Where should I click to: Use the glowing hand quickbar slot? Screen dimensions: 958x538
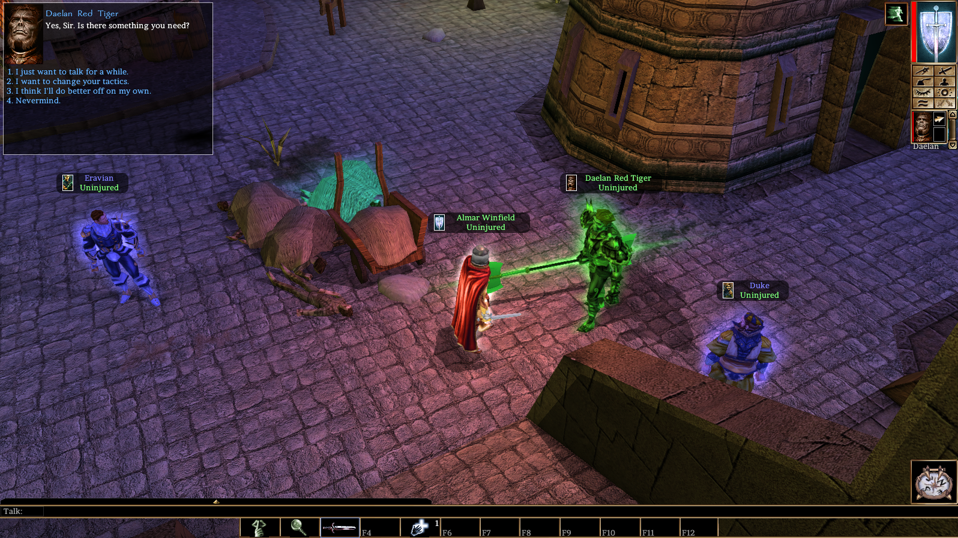[x=420, y=527]
